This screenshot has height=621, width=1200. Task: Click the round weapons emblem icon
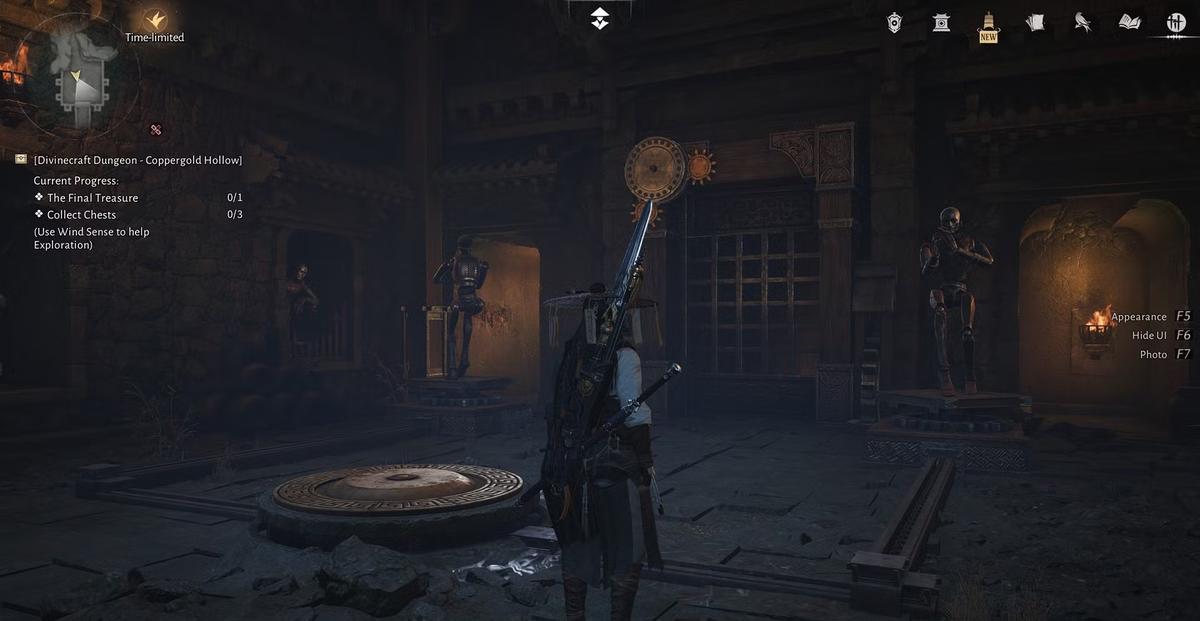pos(1175,22)
